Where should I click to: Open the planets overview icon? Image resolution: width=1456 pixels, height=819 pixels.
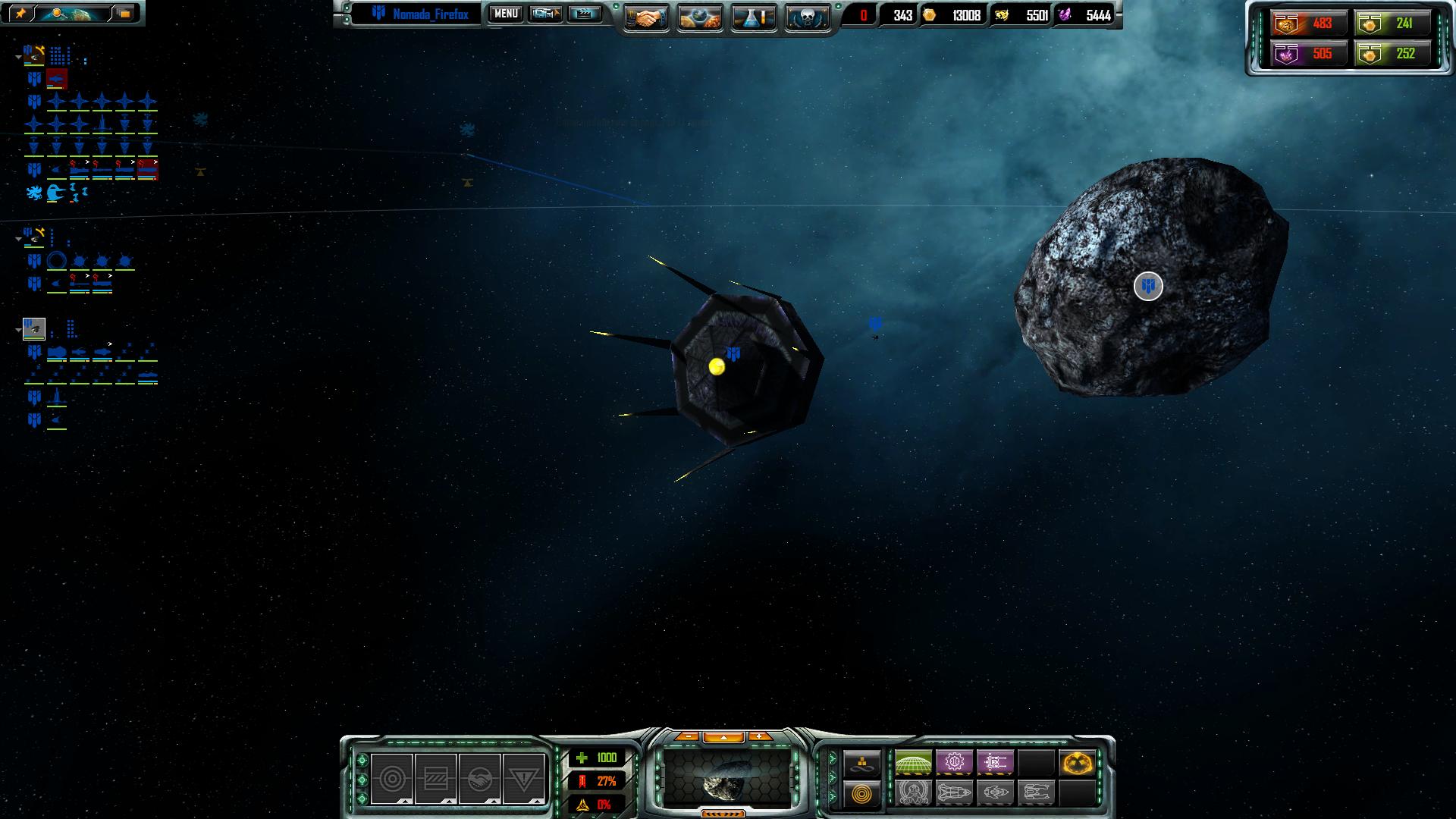point(699,17)
